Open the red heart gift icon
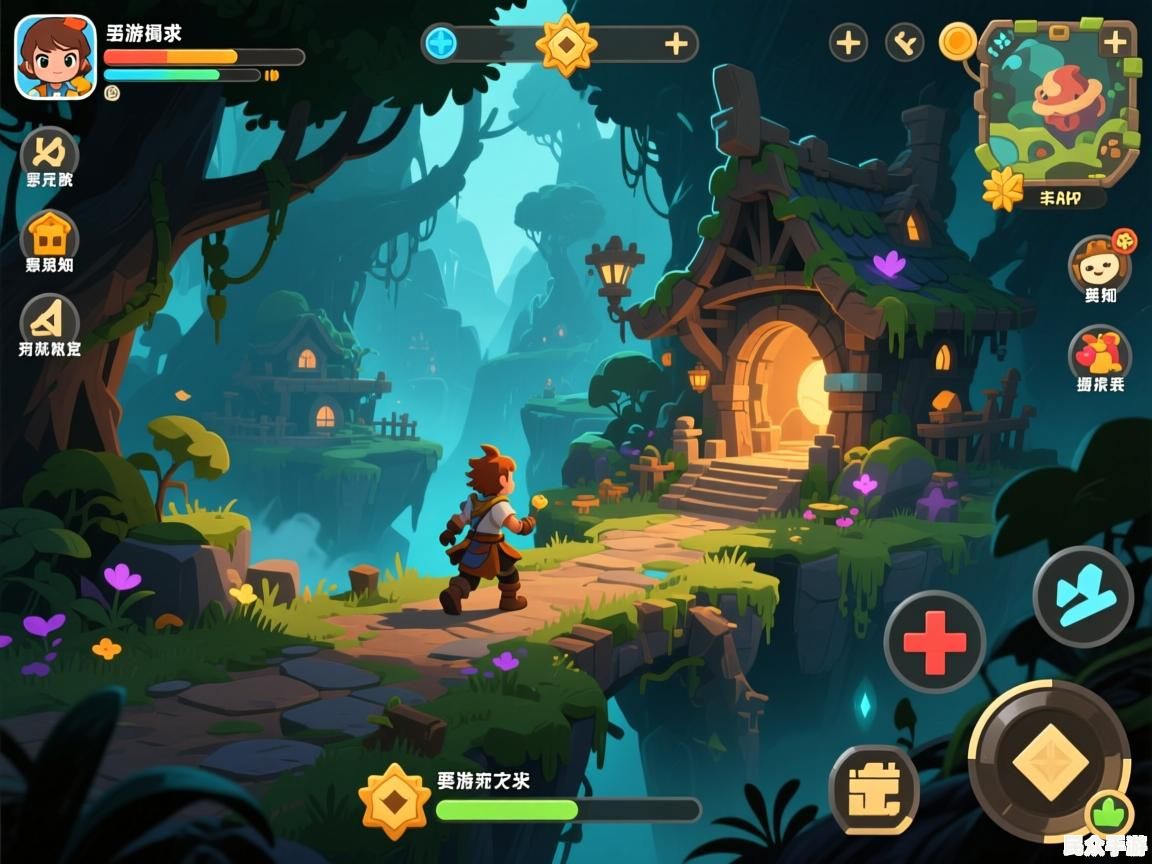Viewport: 1152px width, 864px height. point(1099,354)
